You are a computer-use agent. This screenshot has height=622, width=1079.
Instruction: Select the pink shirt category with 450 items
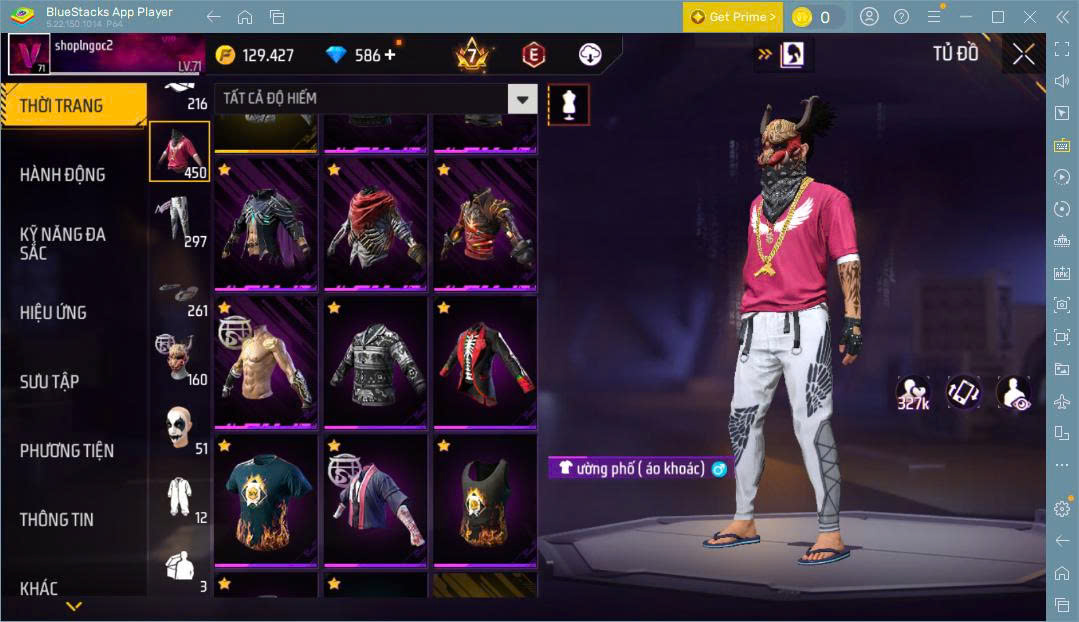[x=180, y=152]
